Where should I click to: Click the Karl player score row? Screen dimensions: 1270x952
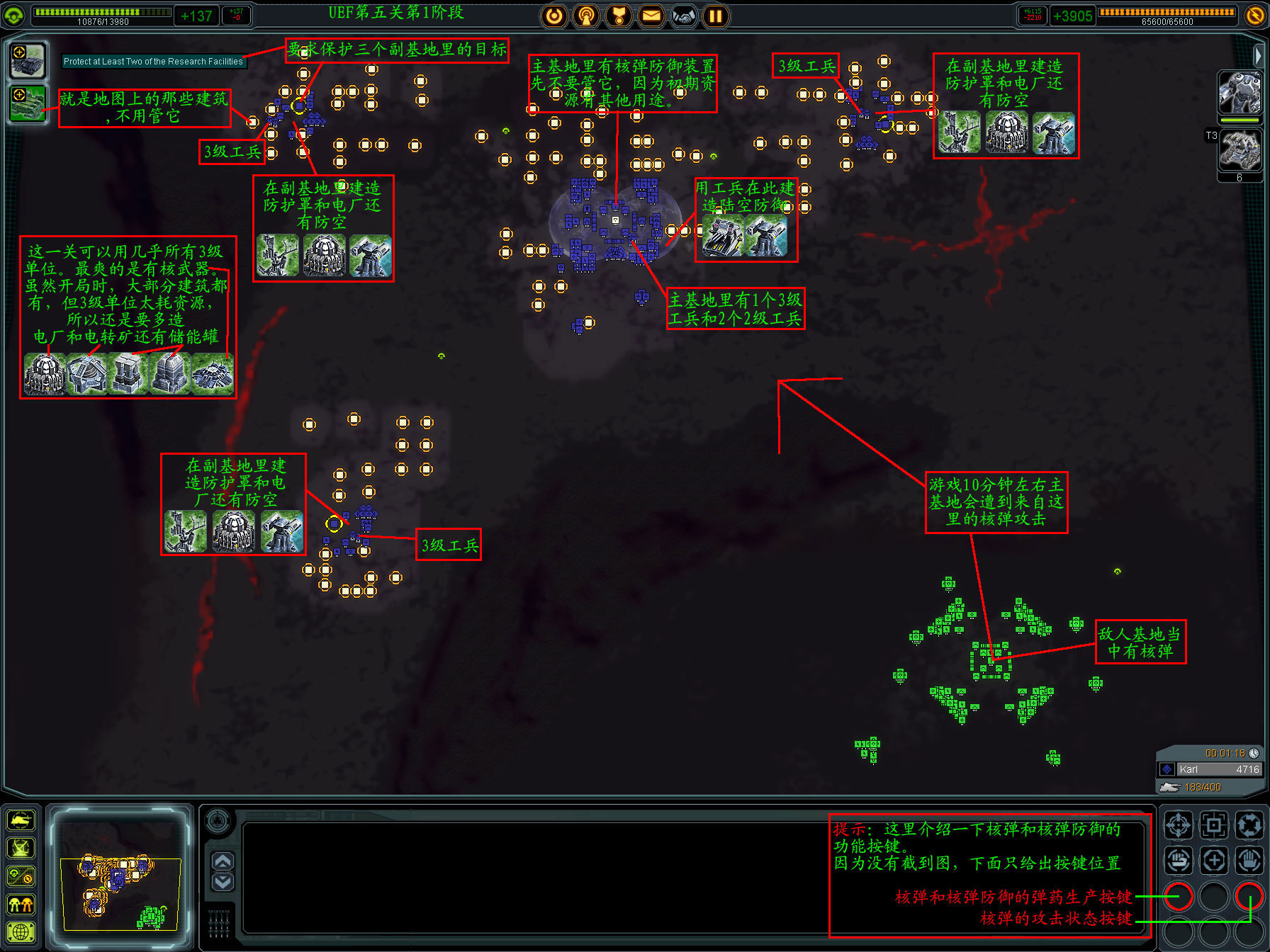[x=1210, y=769]
